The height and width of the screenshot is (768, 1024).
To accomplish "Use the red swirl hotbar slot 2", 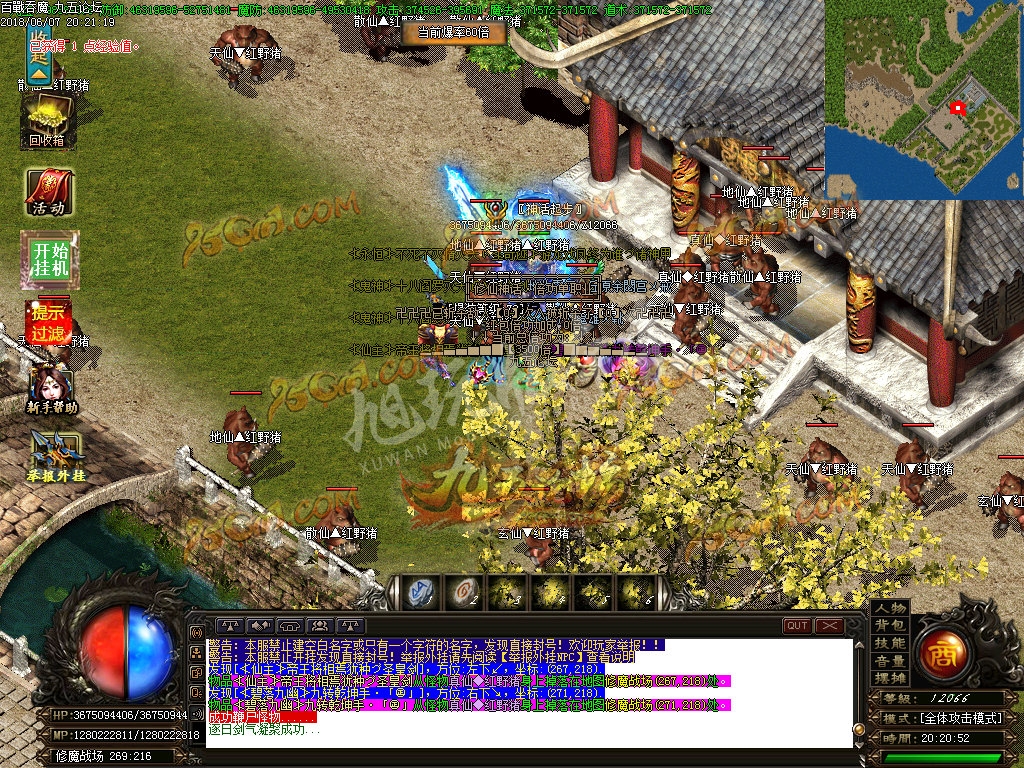I will tap(462, 593).
